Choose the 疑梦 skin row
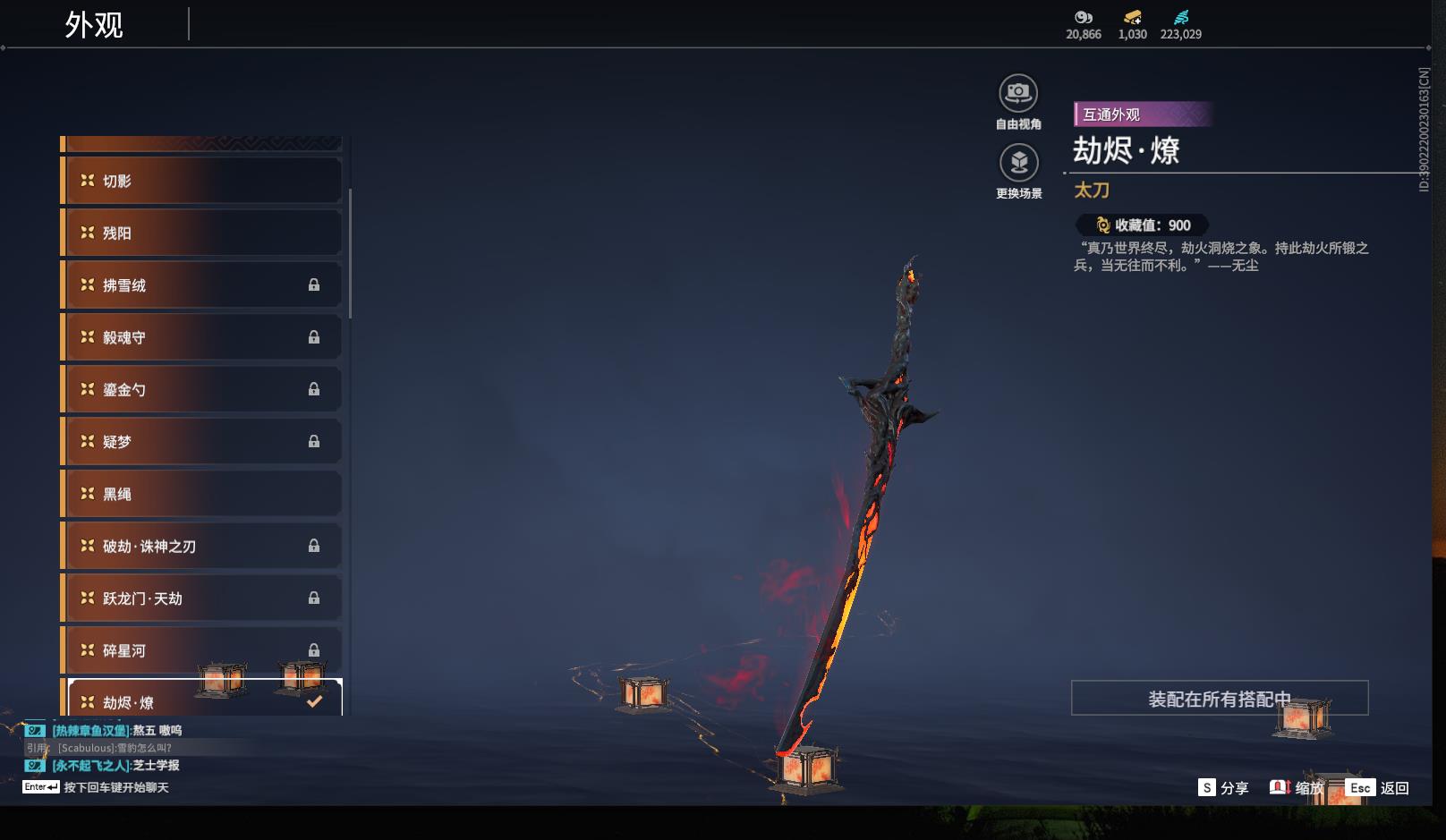Screen dimensions: 1446x840 pyautogui.click(x=201, y=441)
